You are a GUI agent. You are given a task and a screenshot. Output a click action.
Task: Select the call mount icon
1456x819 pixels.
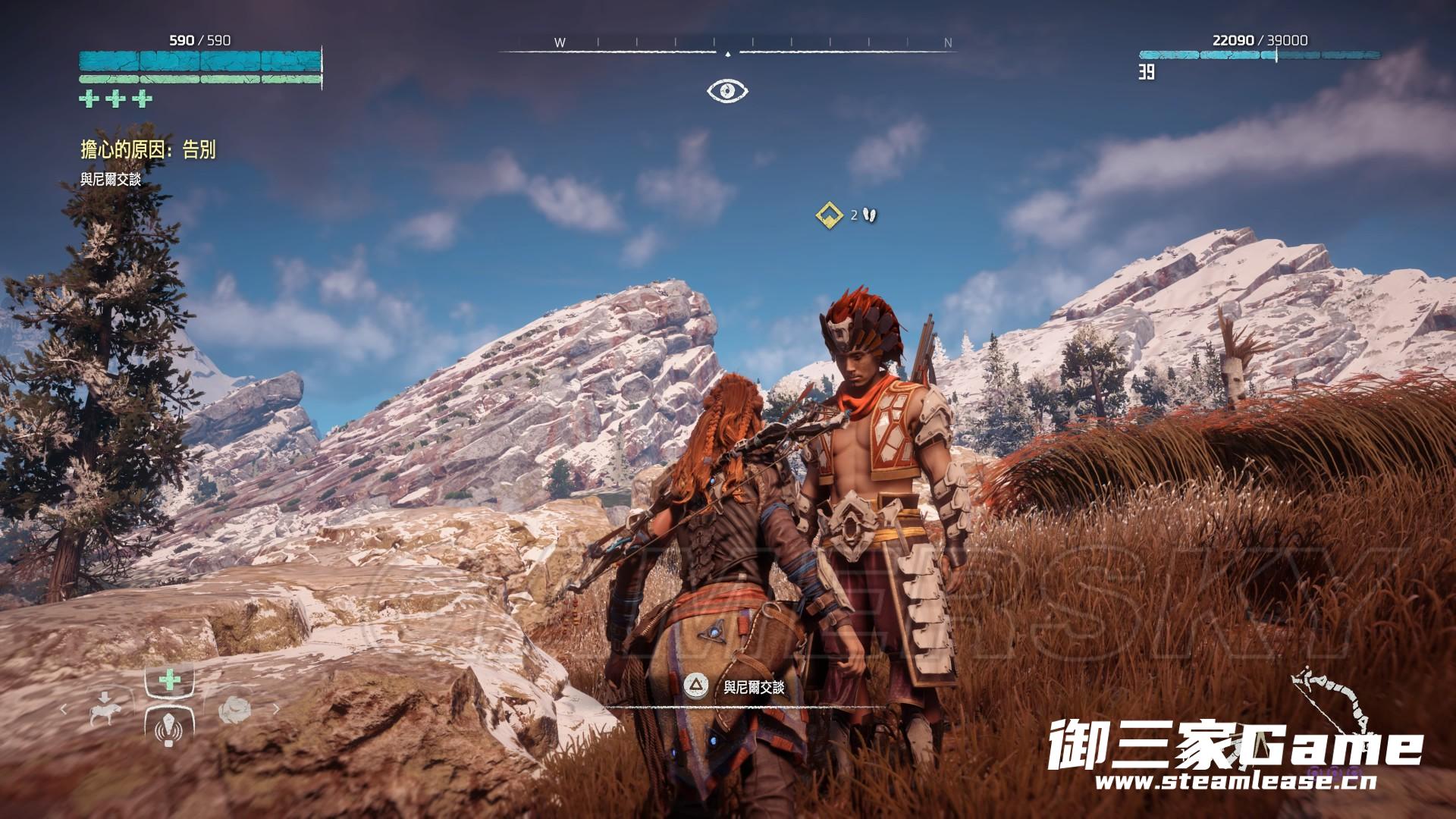point(103,709)
